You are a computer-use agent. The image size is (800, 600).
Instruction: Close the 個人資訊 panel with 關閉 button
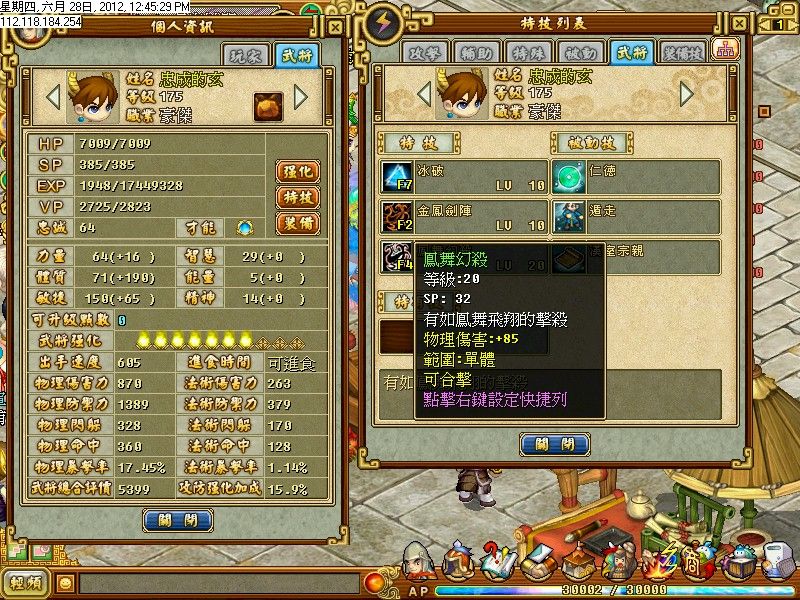(x=178, y=520)
